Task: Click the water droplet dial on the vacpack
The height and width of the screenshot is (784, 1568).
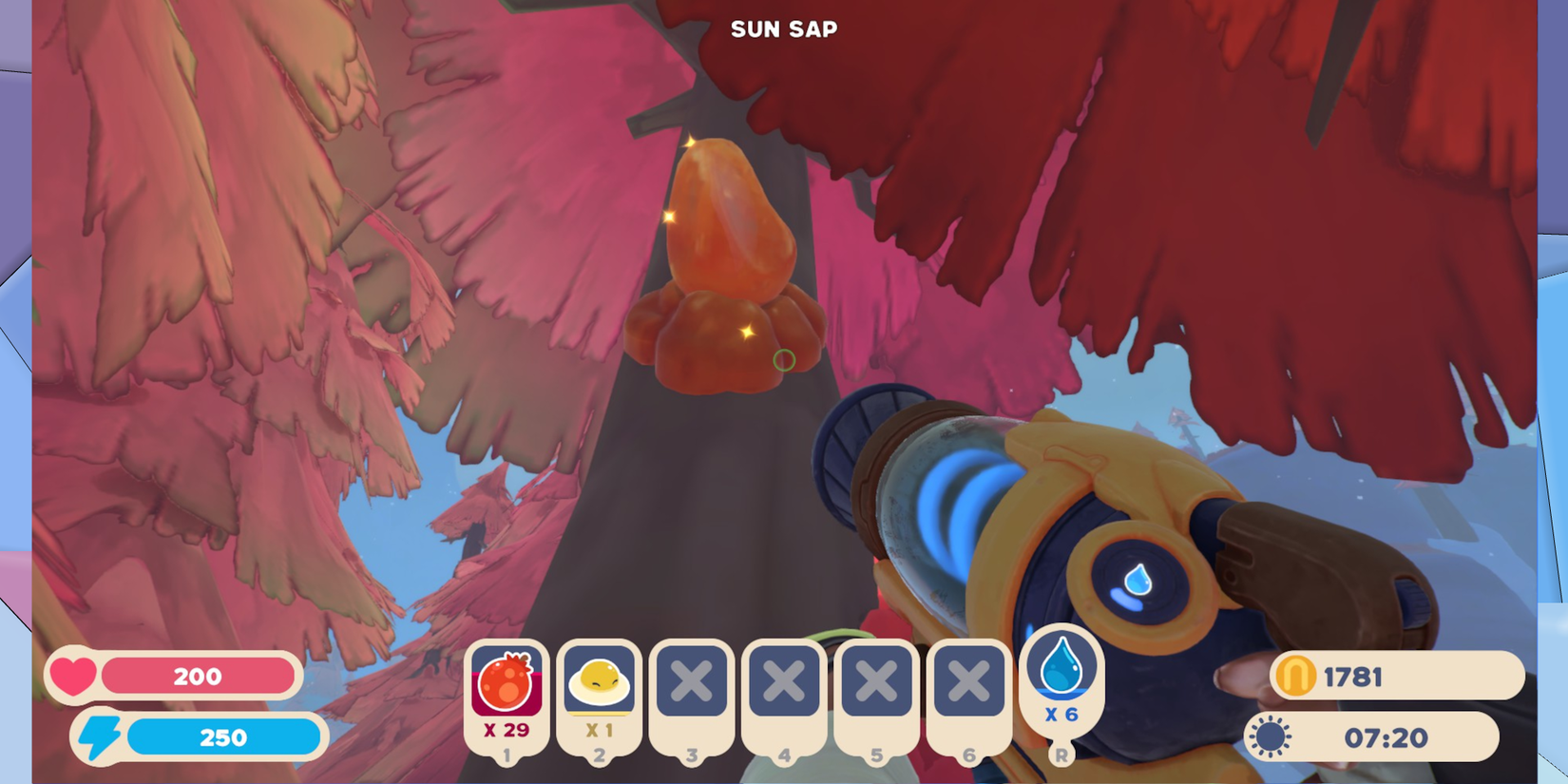Action: coord(1136,581)
